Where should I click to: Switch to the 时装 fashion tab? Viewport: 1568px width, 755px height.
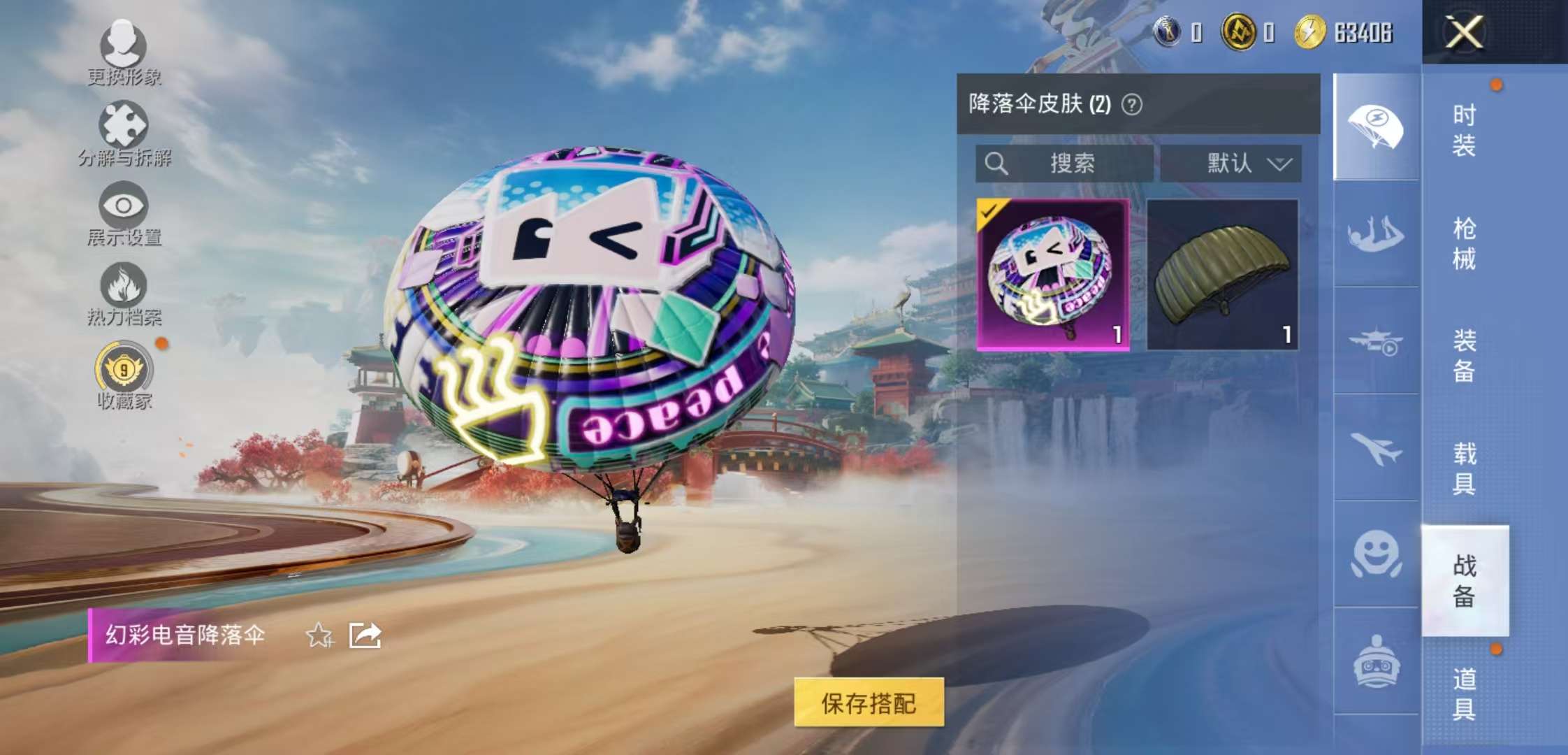[x=1465, y=129]
